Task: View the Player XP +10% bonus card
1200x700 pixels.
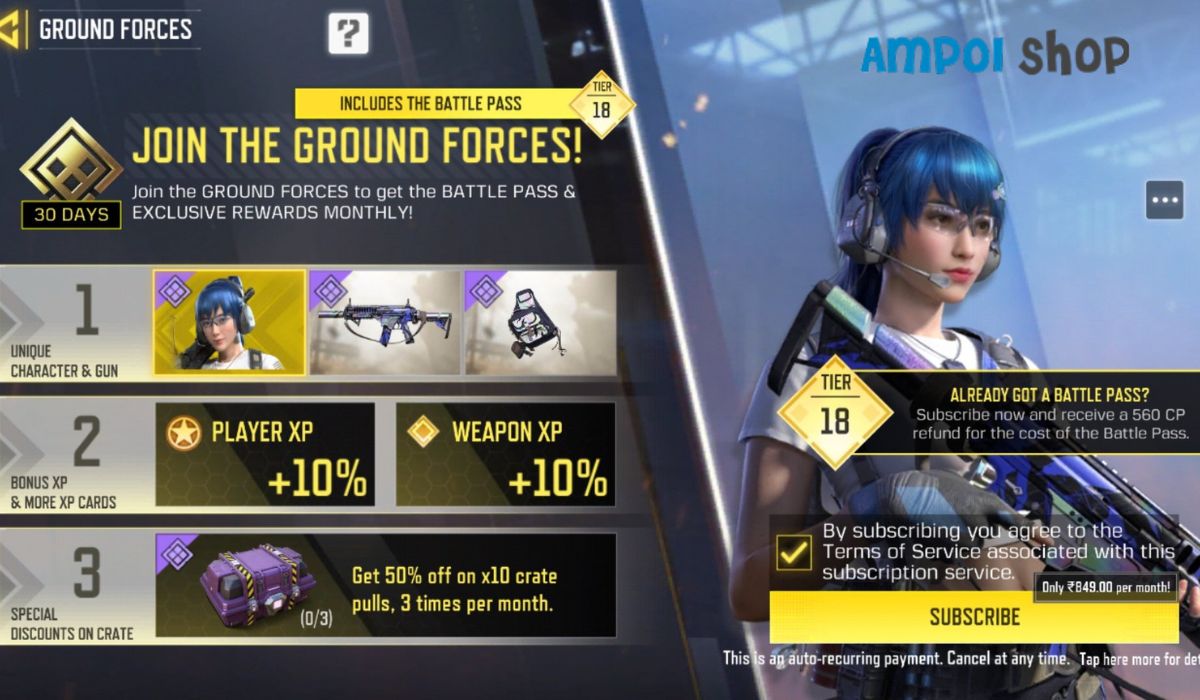Action: (x=265, y=455)
